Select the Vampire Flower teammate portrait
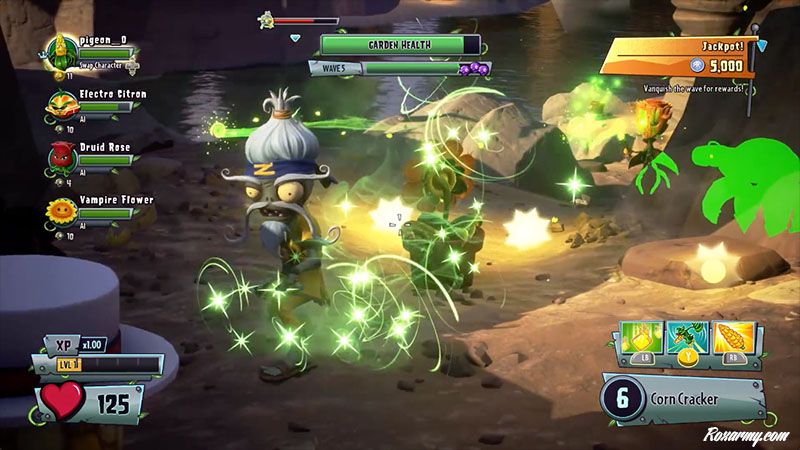Image resolution: width=800 pixels, height=450 pixels. point(63,213)
